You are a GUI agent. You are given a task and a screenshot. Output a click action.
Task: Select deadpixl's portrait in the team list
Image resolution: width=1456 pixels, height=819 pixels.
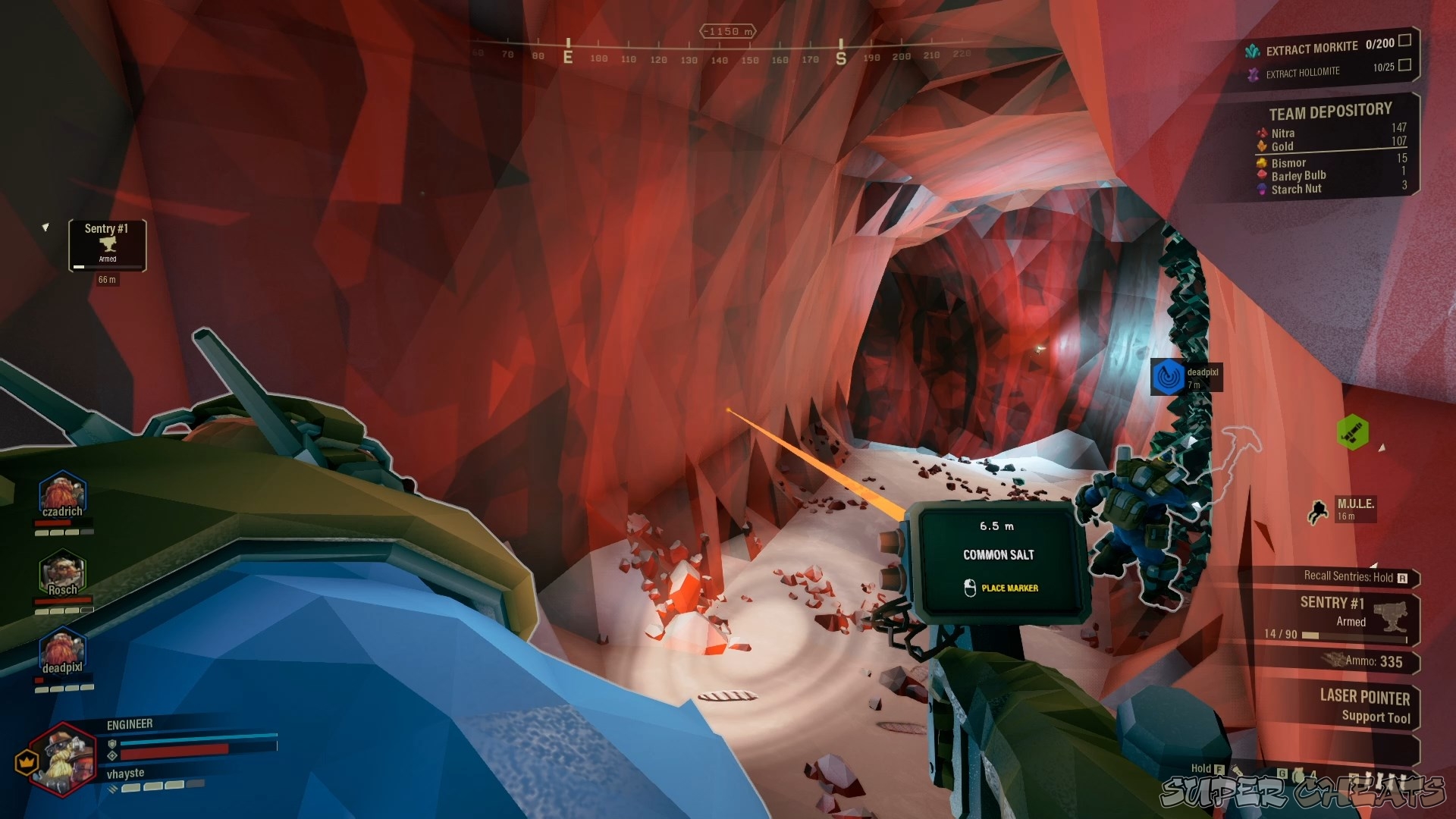click(x=62, y=652)
